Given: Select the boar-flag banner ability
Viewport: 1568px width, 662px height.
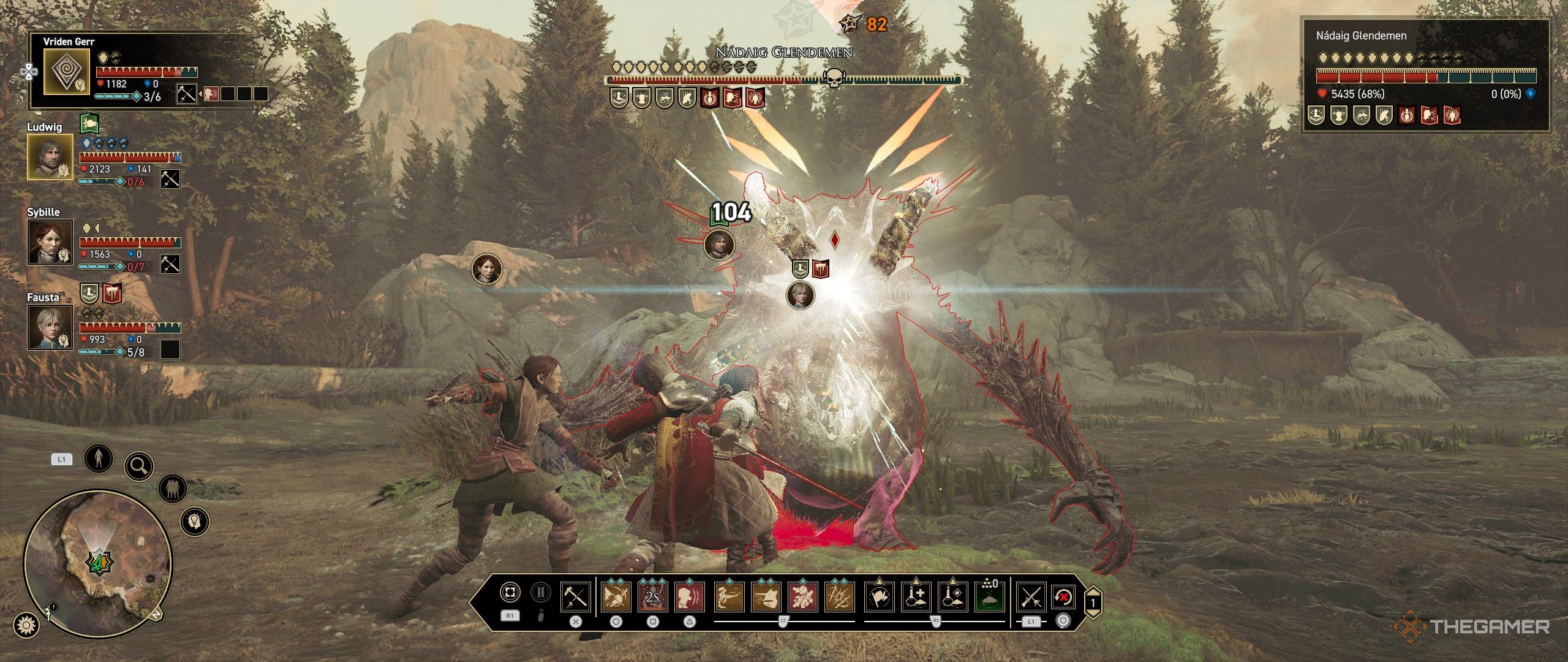Looking at the screenshot, I should (880, 596).
